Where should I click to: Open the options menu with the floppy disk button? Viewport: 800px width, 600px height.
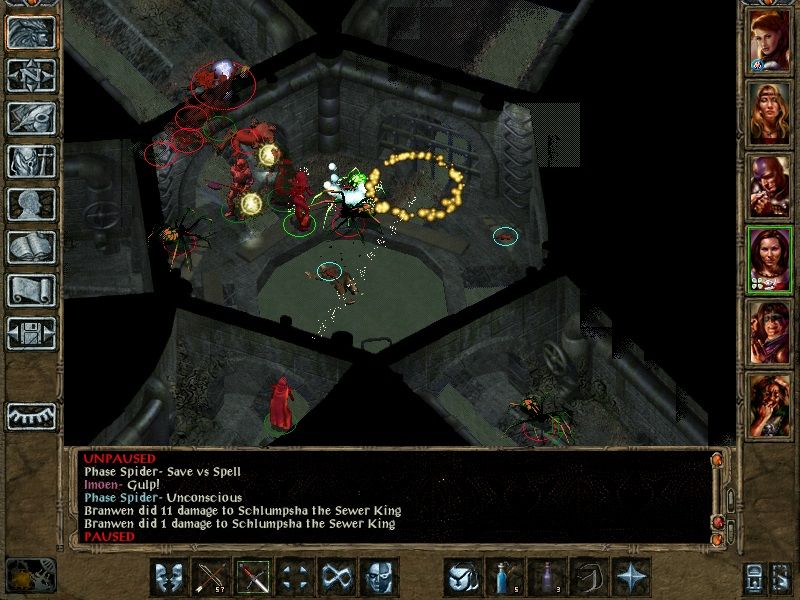pyautogui.click(x=31, y=333)
